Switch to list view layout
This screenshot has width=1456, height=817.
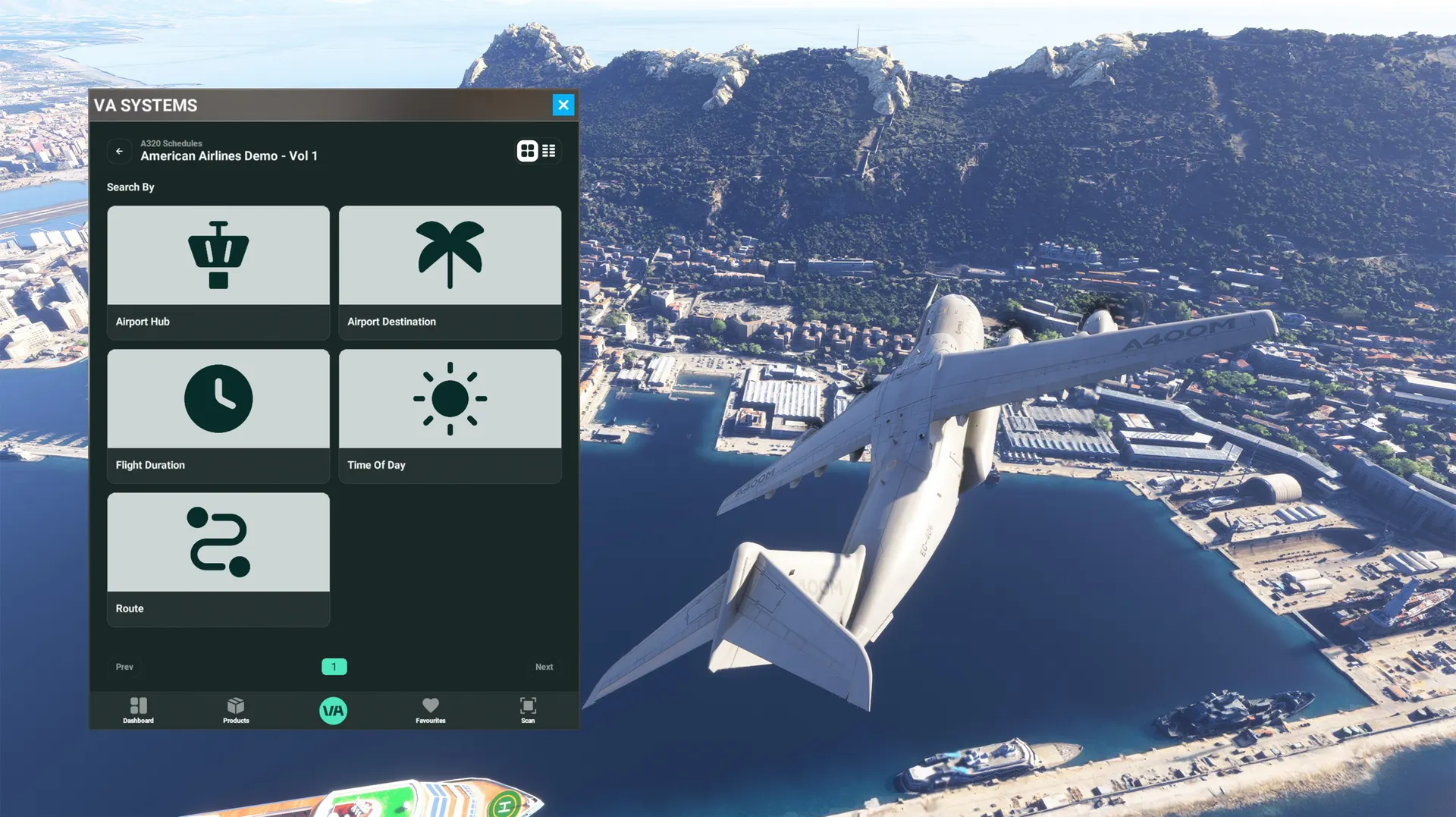pyautogui.click(x=549, y=151)
